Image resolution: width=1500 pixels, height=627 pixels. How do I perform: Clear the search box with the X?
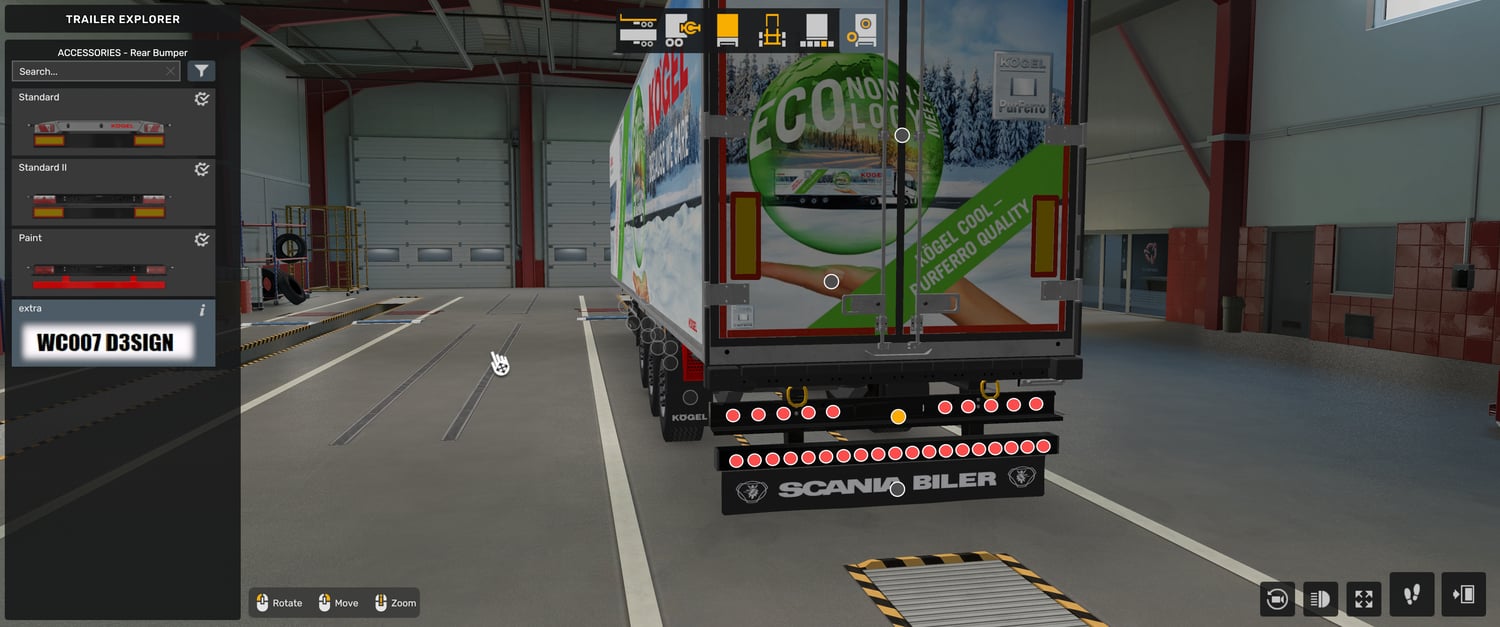(x=171, y=72)
